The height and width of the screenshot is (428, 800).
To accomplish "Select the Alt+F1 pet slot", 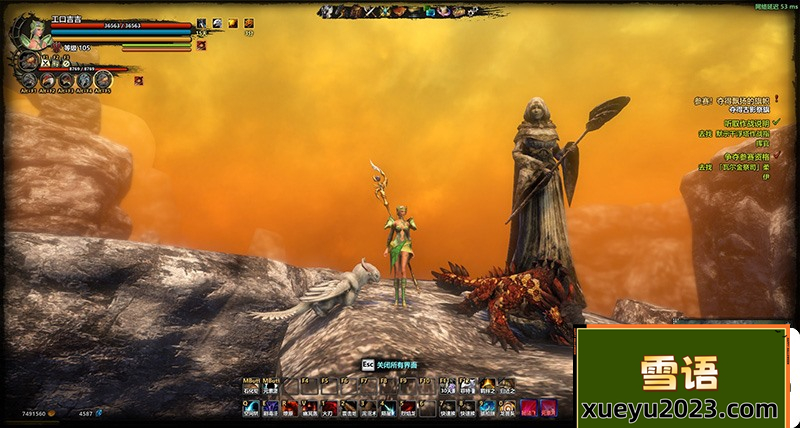I will pyautogui.click(x=28, y=79).
